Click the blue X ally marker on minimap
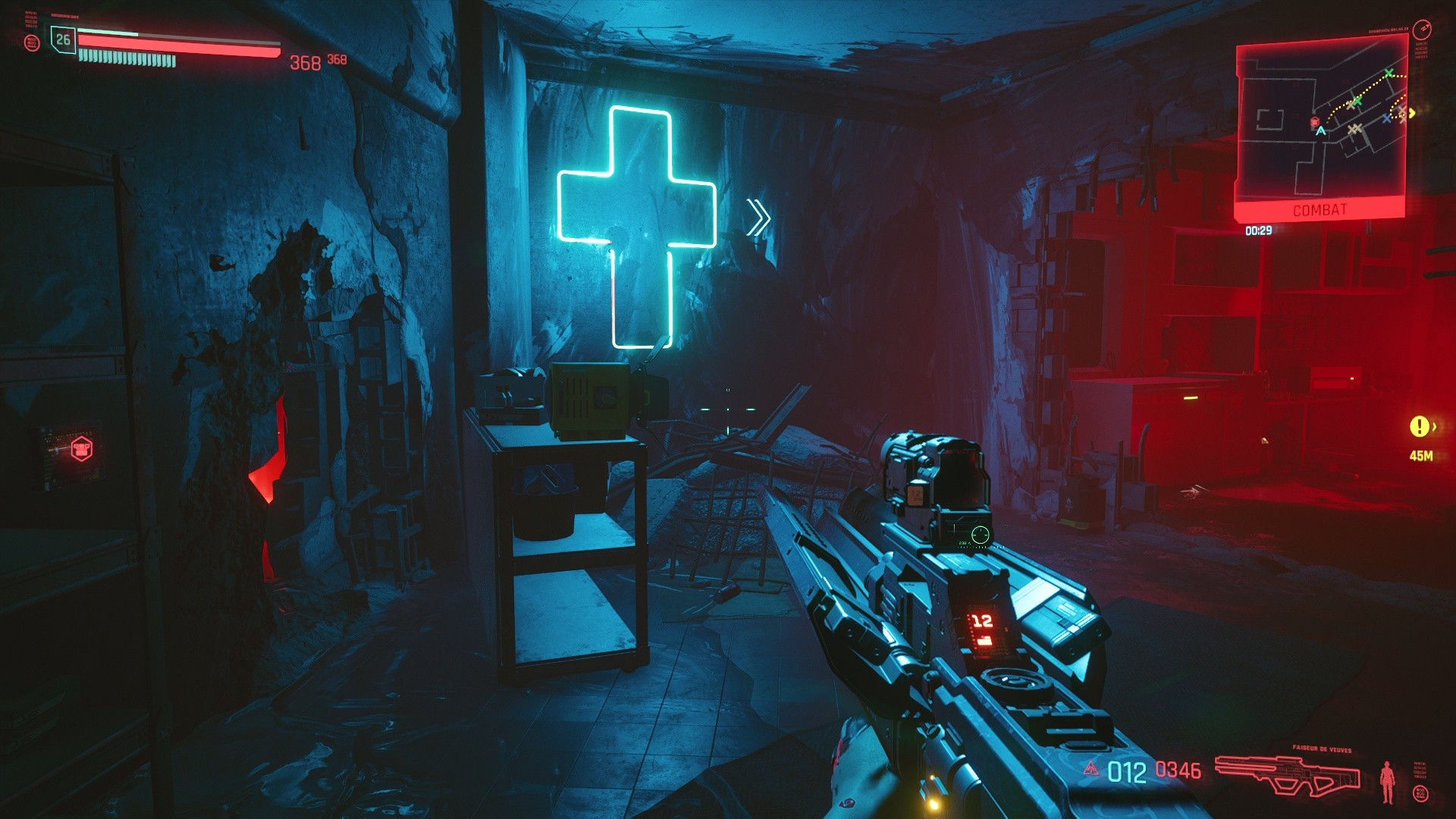 click(x=1387, y=118)
